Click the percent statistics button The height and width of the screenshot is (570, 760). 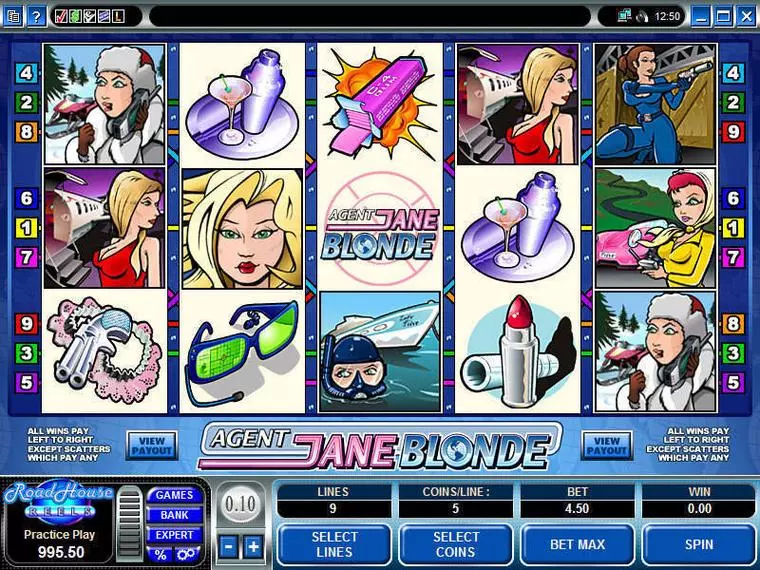point(160,555)
